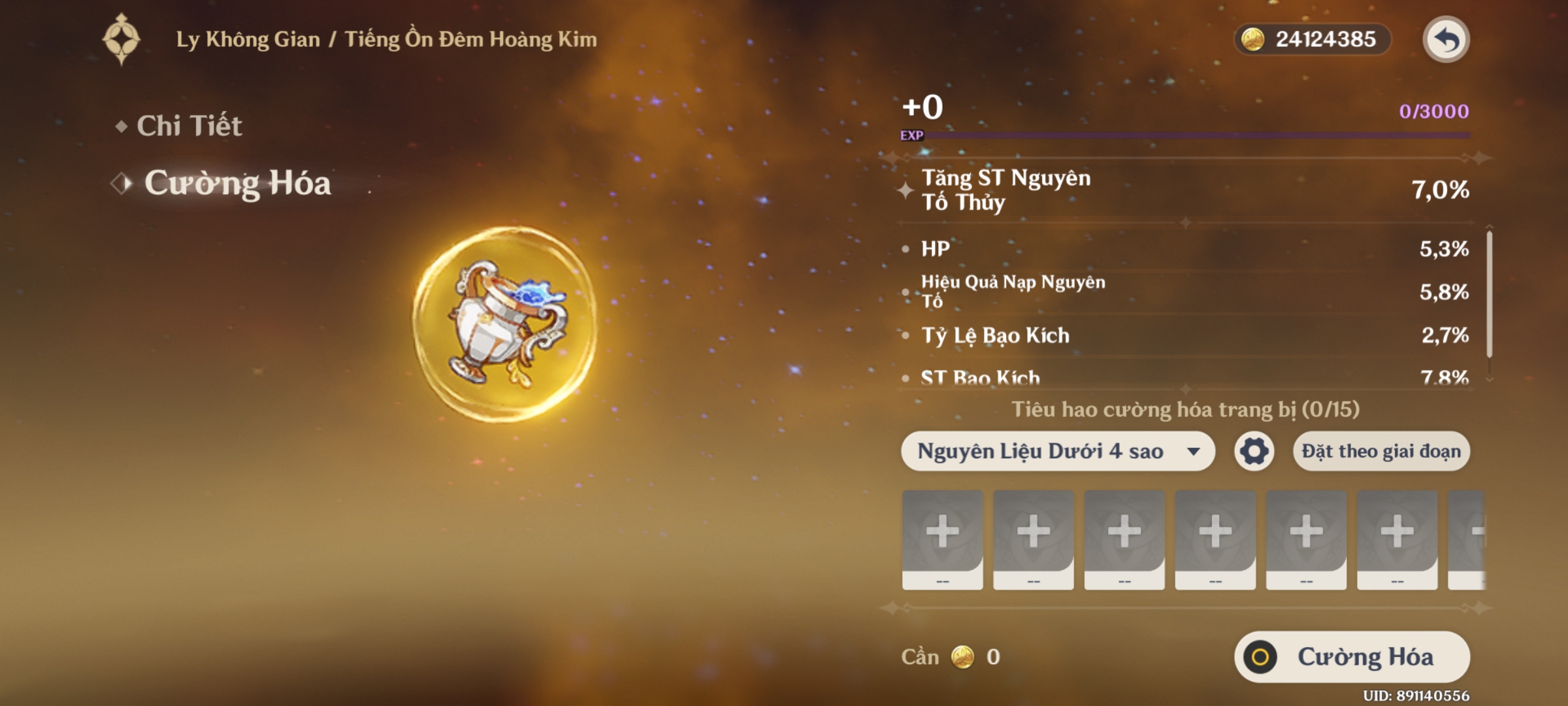
Task: Click the EXP label icon on the experience bar
Action: (913, 137)
